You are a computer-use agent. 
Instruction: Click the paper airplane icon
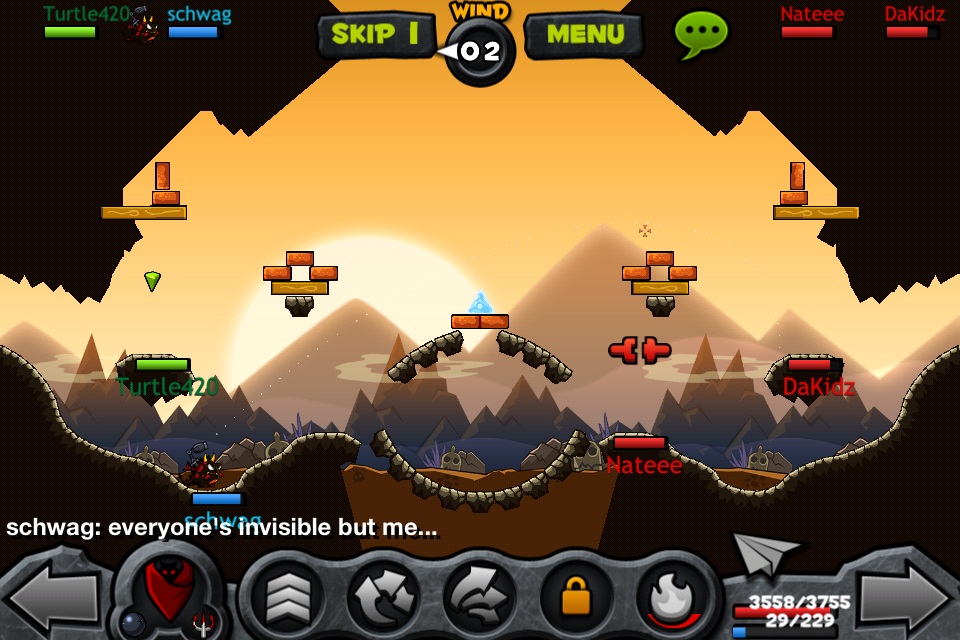click(x=766, y=552)
